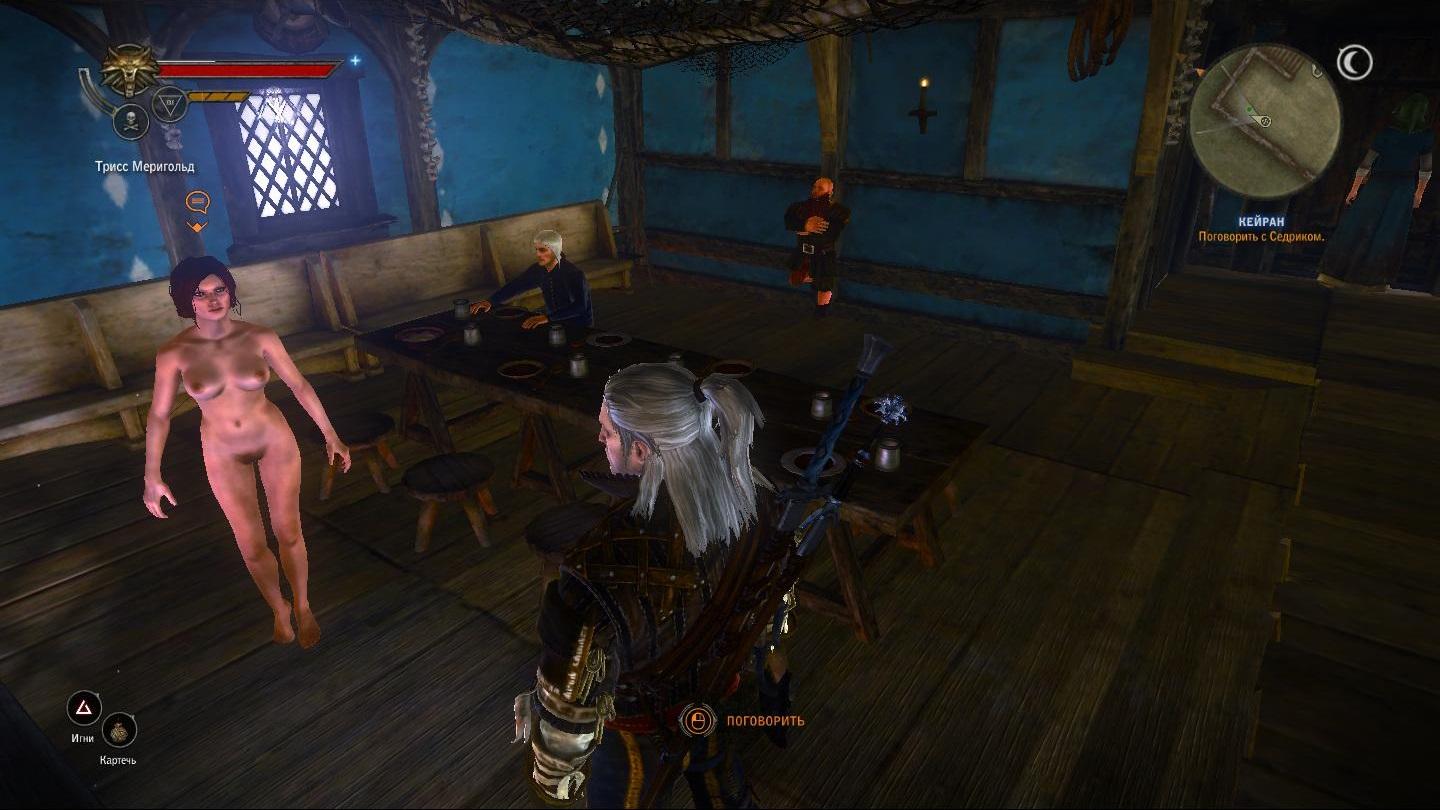Open the circular minimap
This screenshot has width=1440, height=810.
pyautogui.click(x=1264, y=120)
